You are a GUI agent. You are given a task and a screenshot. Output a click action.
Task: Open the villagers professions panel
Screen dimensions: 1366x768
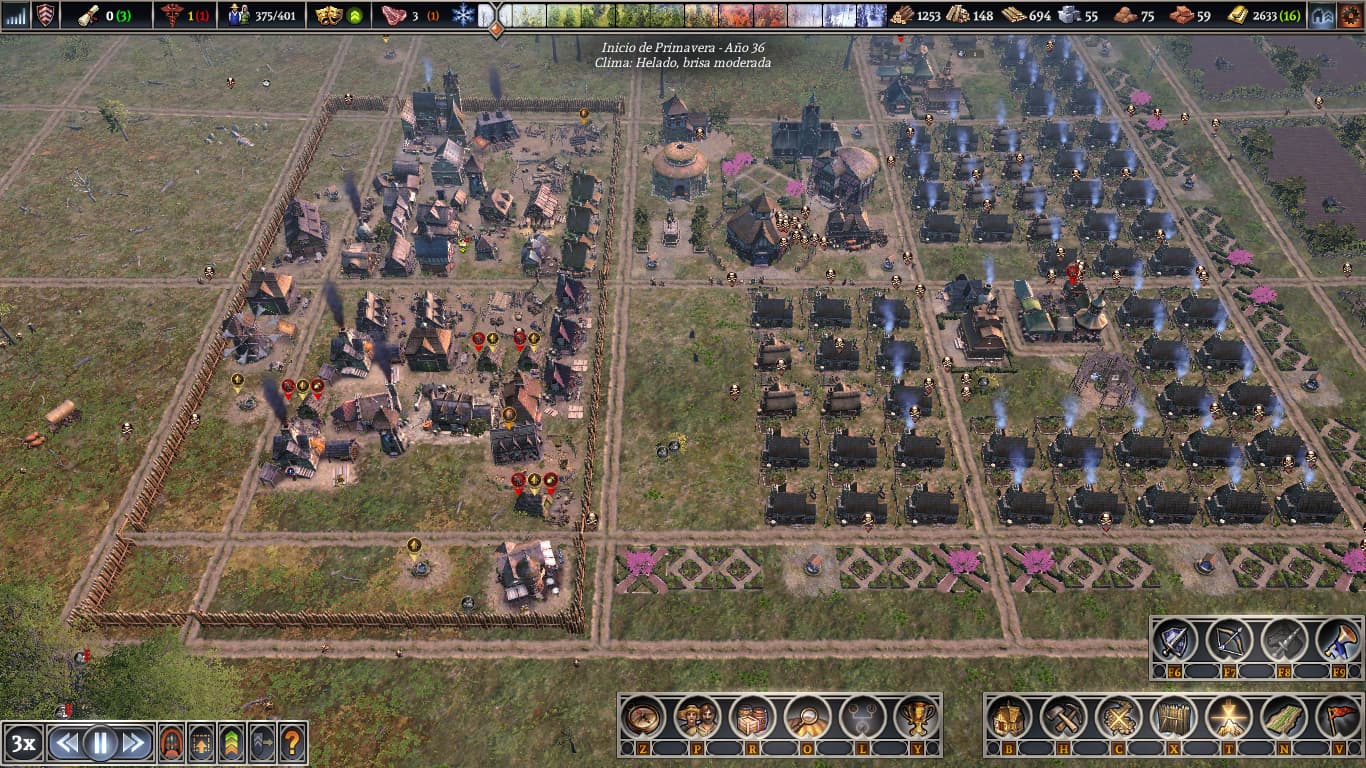click(697, 716)
